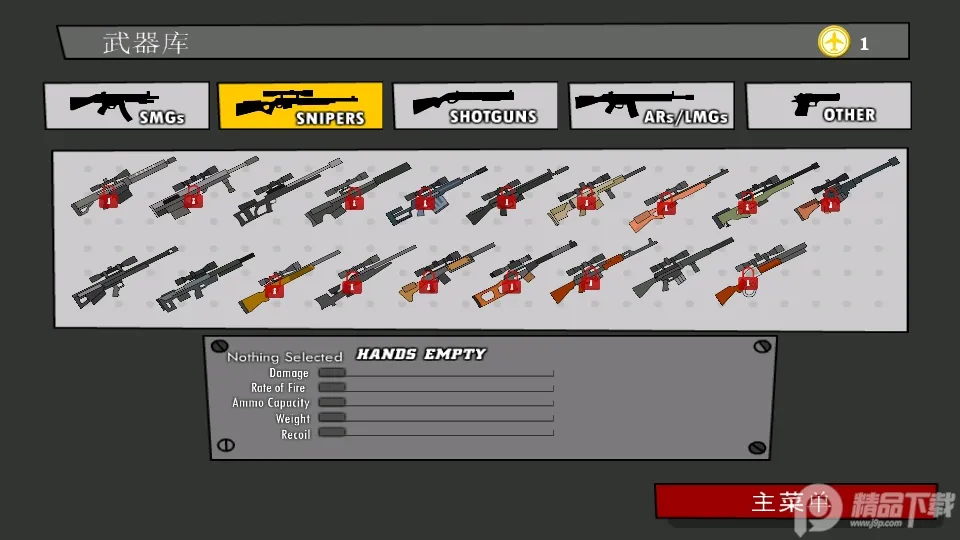The height and width of the screenshot is (540, 960).
Task: Select the SNIPERS category tab
Action: pos(300,106)
